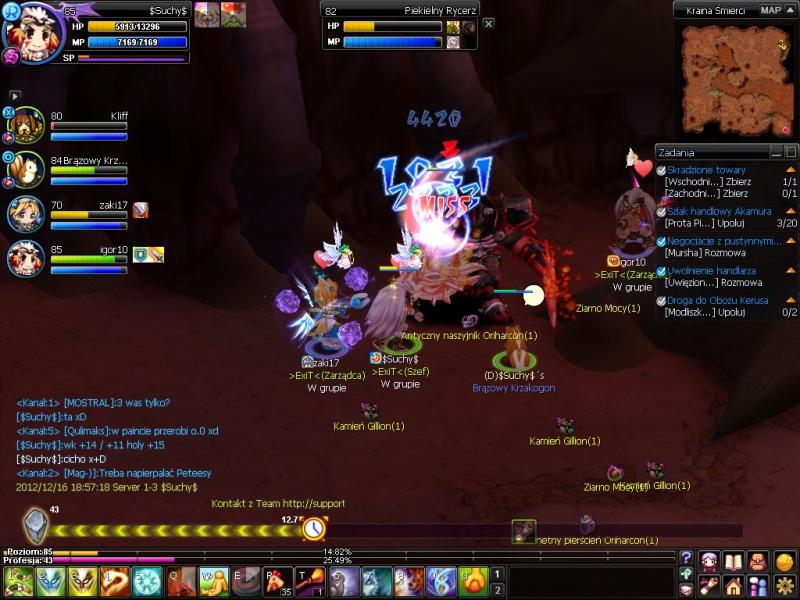Open the full MAP view
The image size is (800, 600).
(771, 10)
